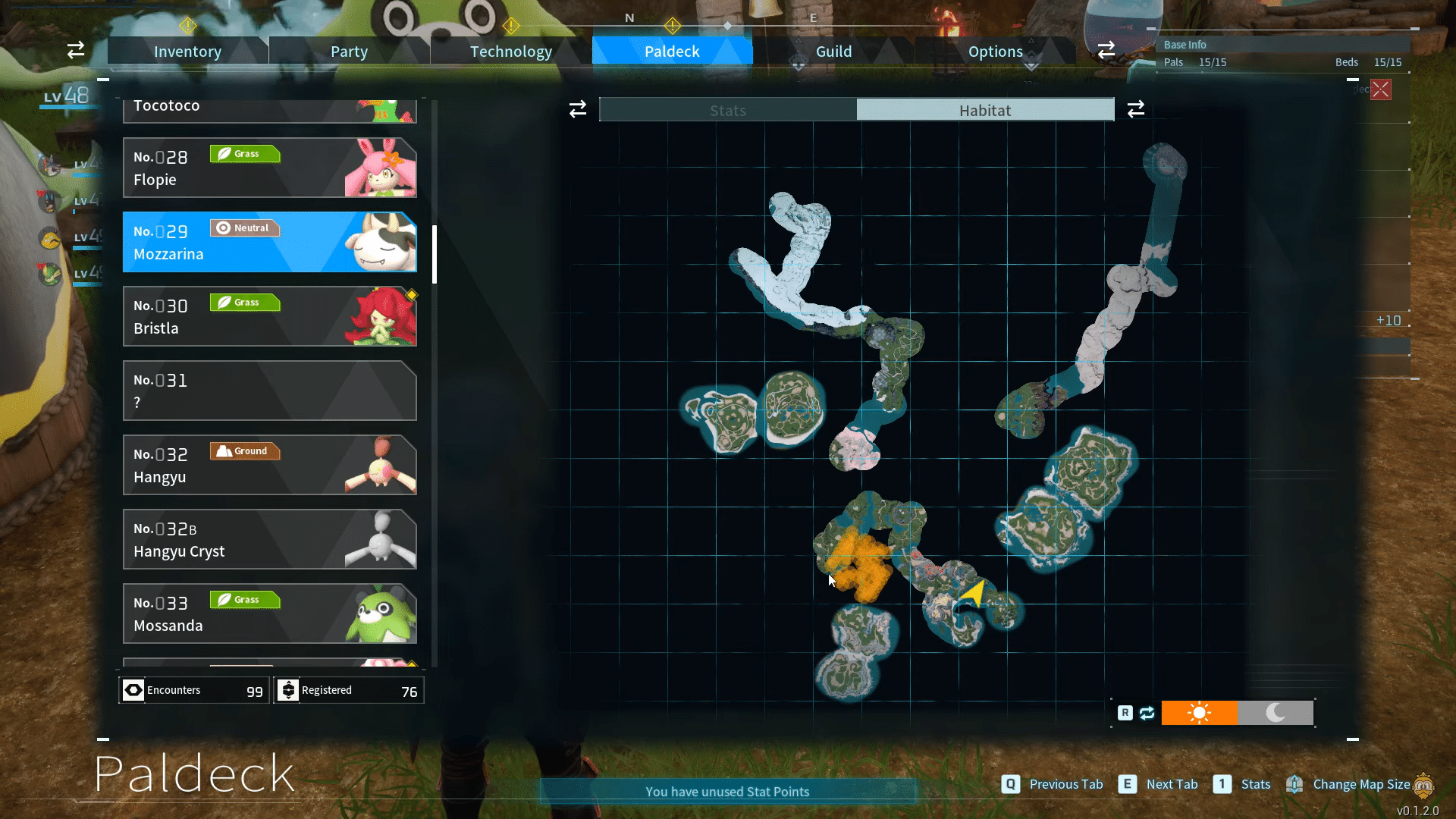Choose the Mozzarina Paldeck entry

point(269,242)
